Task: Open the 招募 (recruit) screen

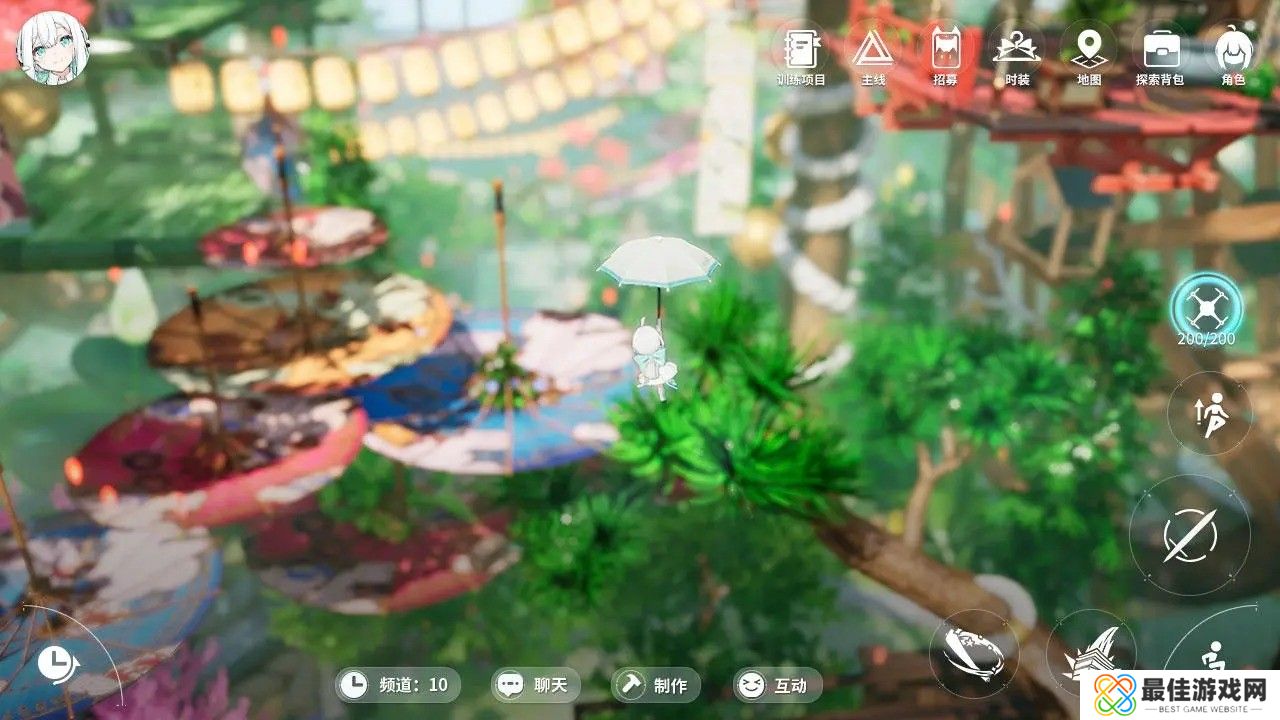Action: 945,50
